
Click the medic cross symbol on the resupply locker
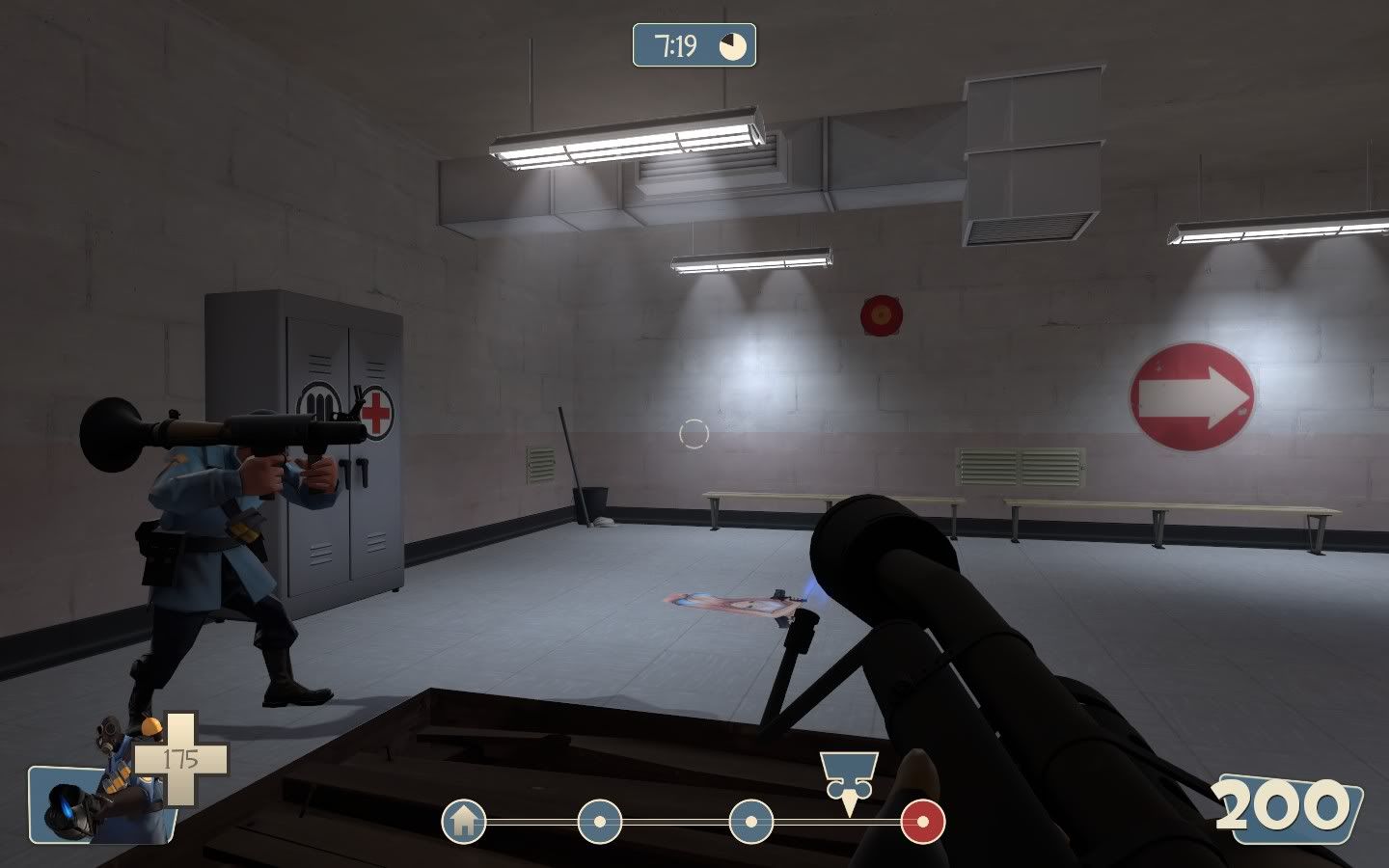[x=376, y=414]
